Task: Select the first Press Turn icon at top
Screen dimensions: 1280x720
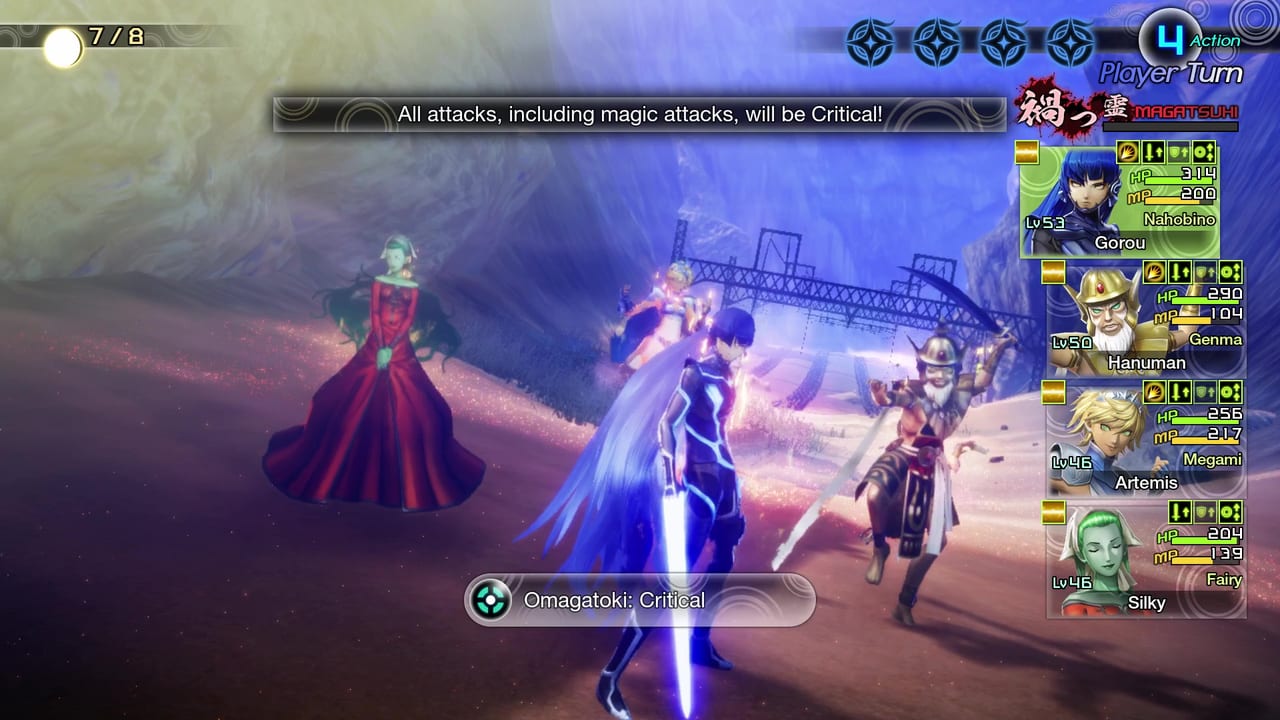Action: click(x=872, y=42)
